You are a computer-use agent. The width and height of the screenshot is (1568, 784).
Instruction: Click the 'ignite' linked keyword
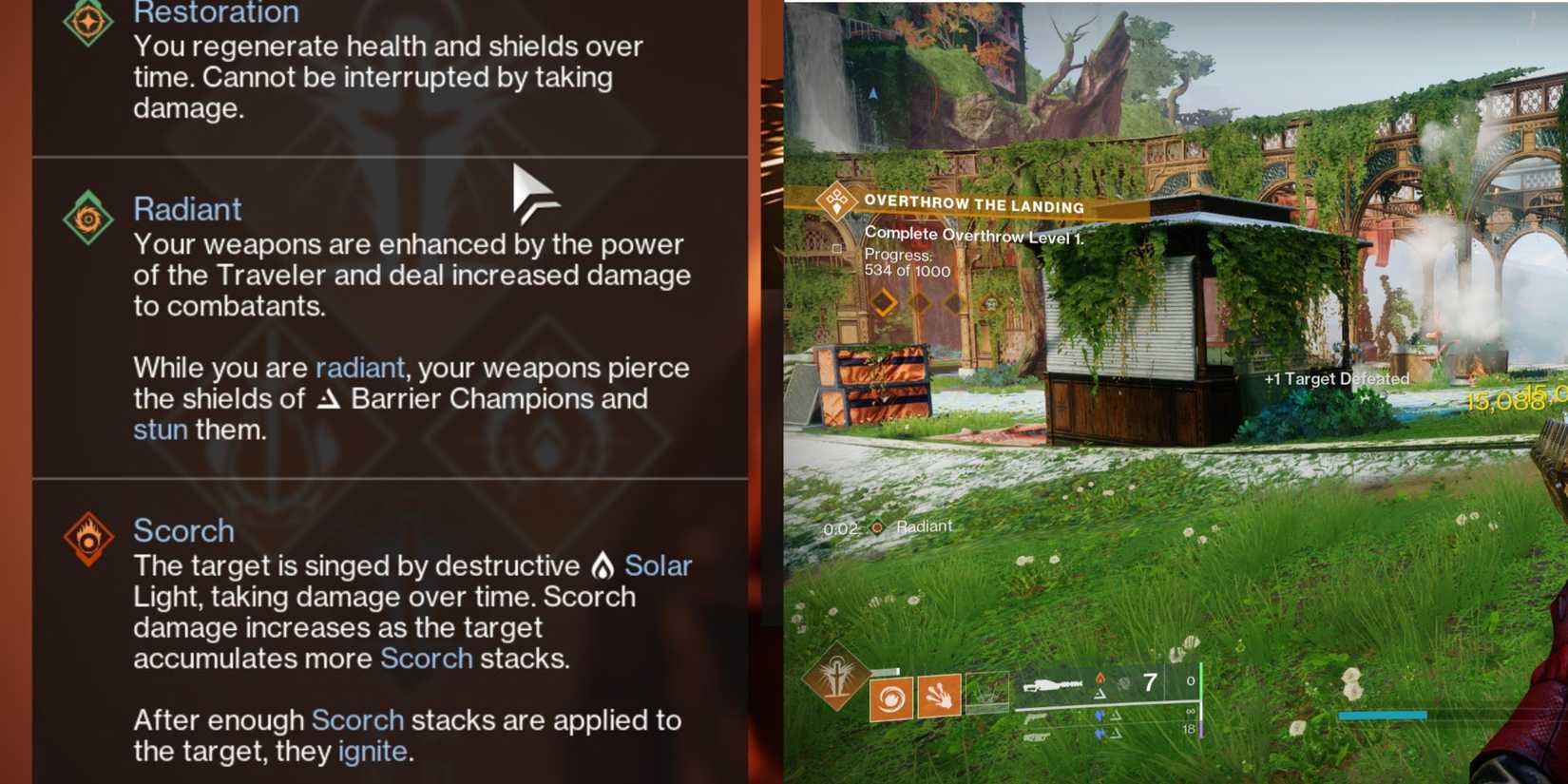point(371,752)
